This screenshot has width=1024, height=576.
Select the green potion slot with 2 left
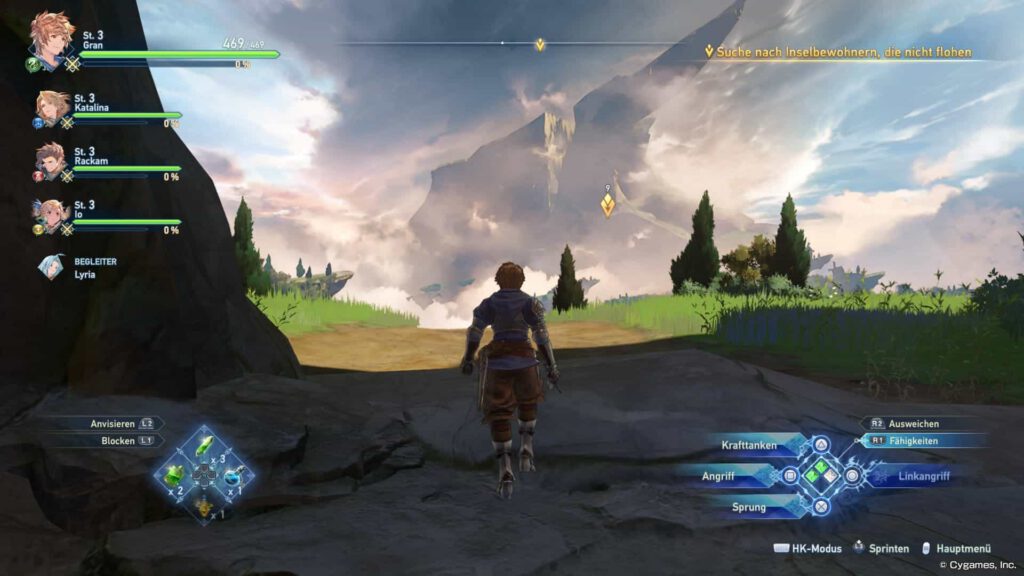175,474
